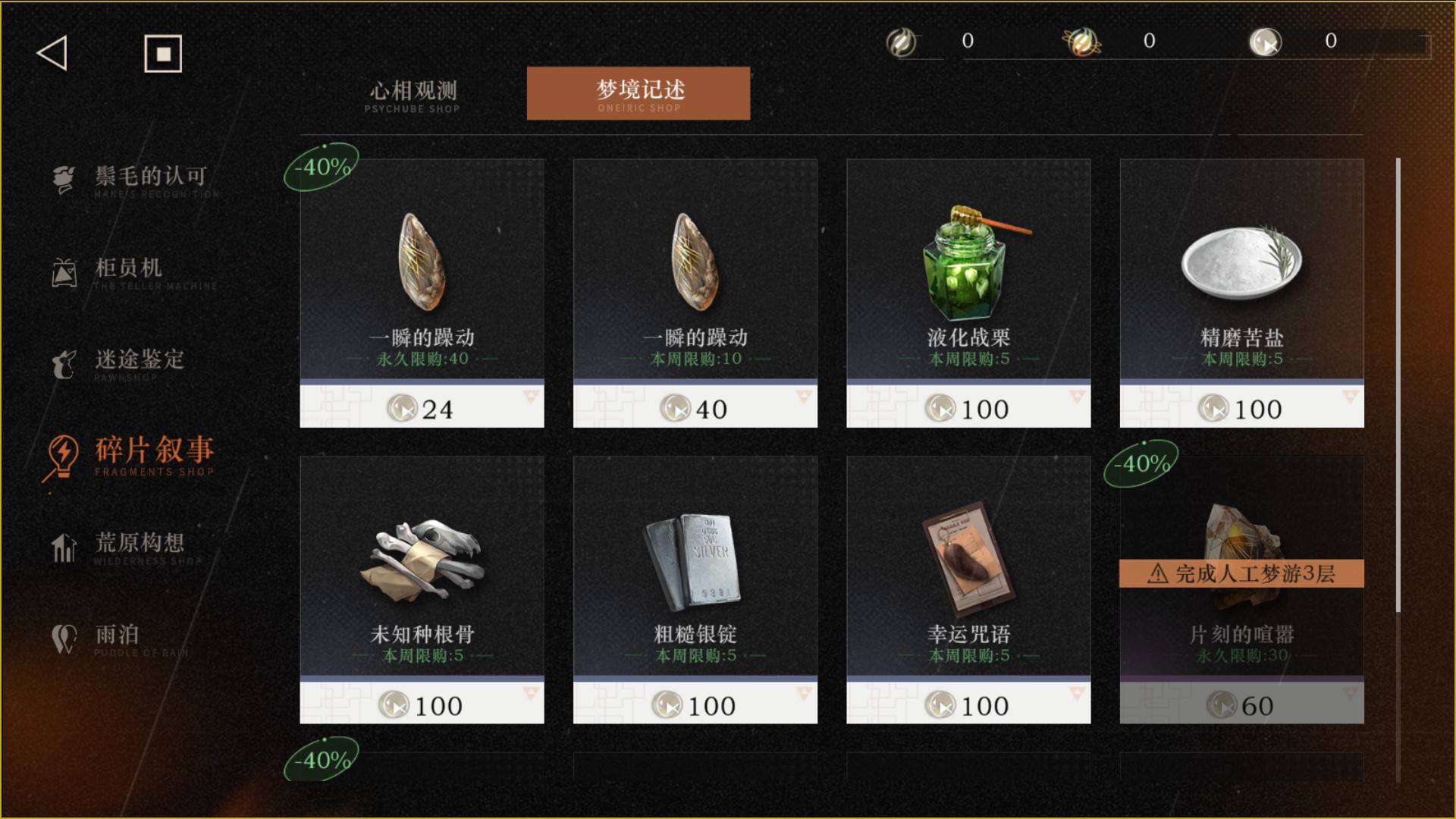Buy the discounted 一瞬的躁动 priced 24

pos(422,293)
